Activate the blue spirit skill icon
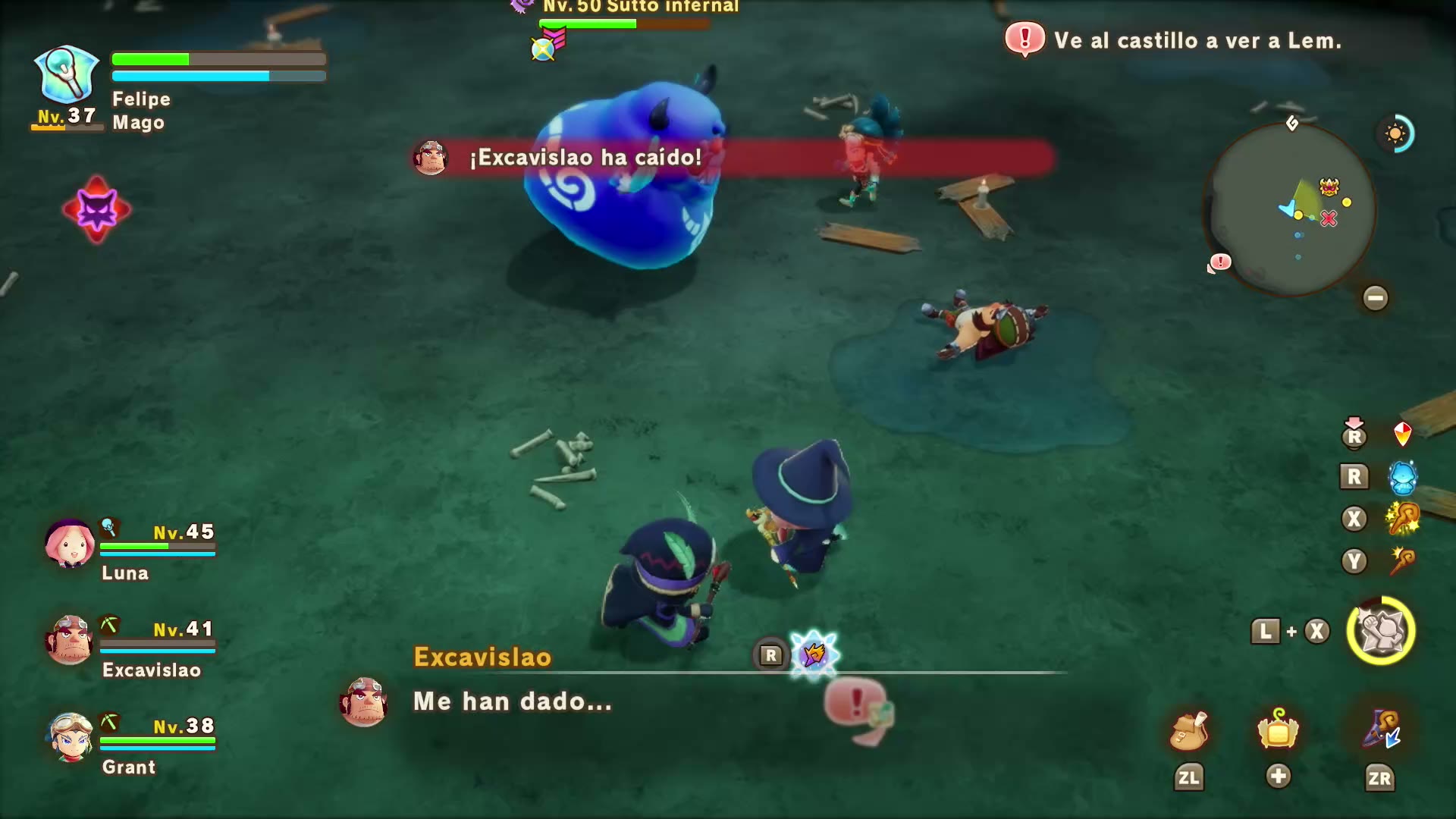 pos(1402,477)
